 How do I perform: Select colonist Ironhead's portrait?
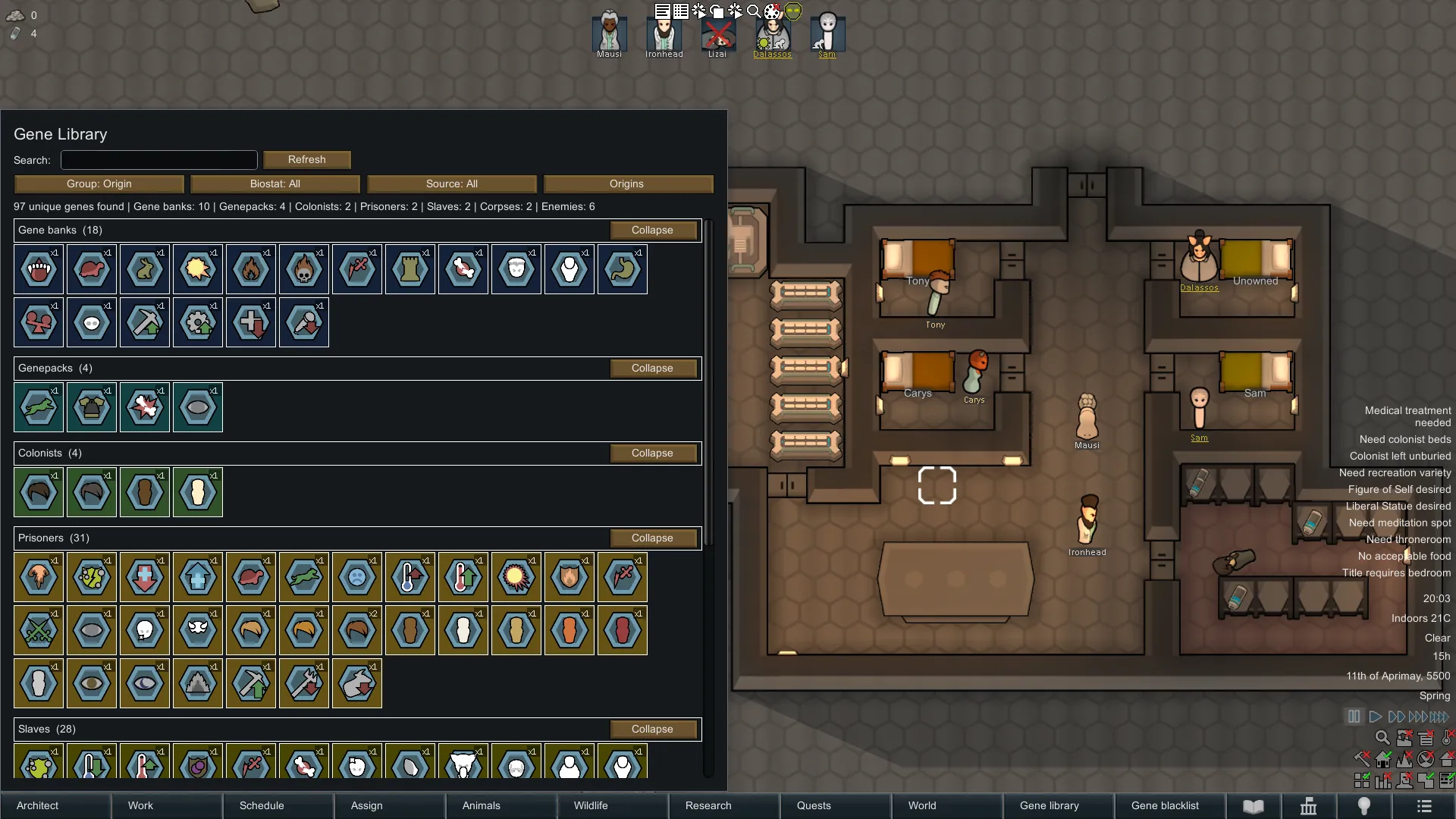coord(664,33)
